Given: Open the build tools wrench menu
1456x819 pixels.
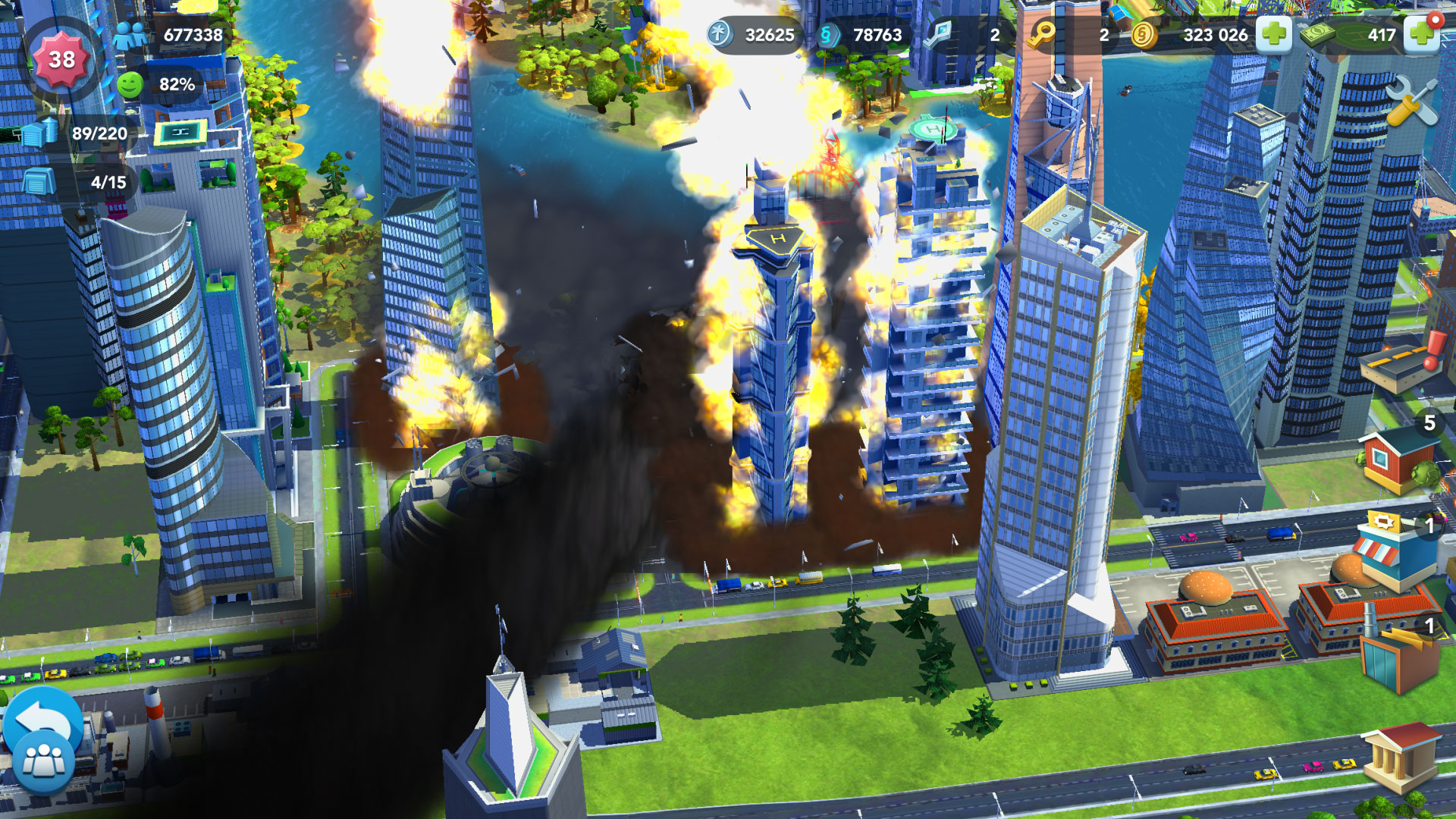Looking at the screenshot, I should click(1410, 101).
